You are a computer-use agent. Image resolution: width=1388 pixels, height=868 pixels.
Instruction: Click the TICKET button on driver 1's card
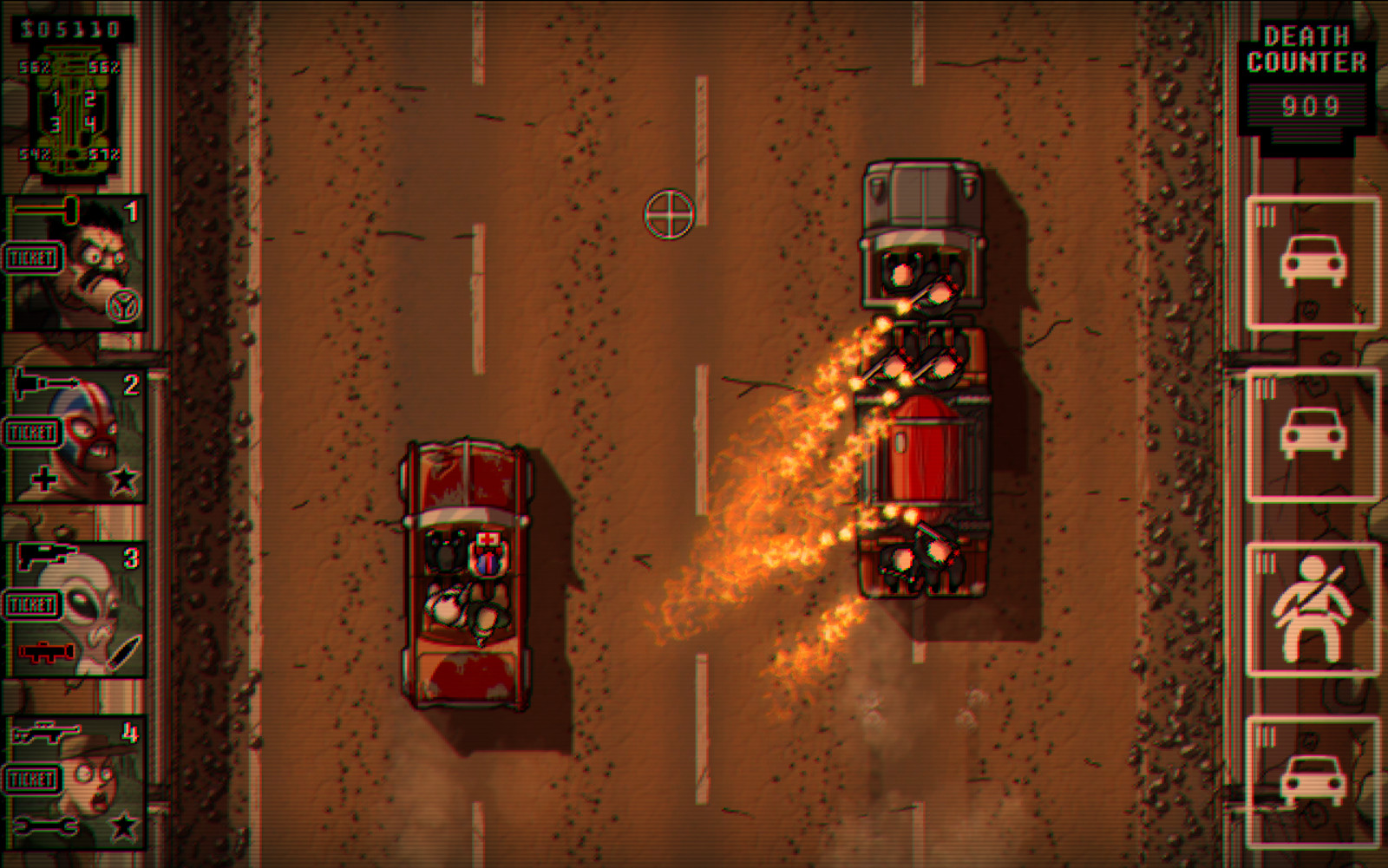(32, 258)
